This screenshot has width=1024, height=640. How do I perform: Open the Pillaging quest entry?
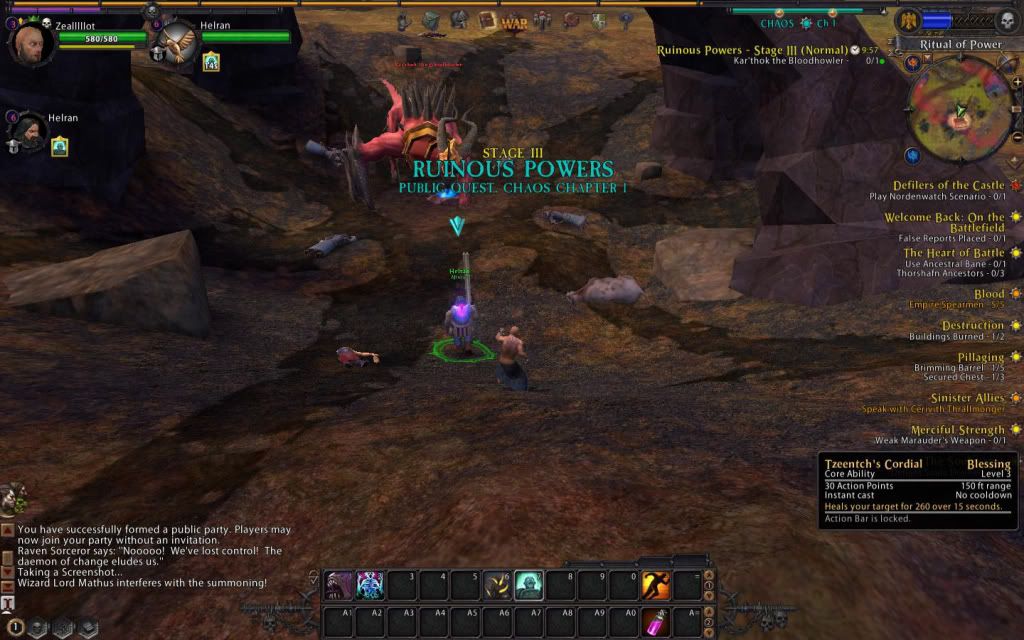point(979,357)
